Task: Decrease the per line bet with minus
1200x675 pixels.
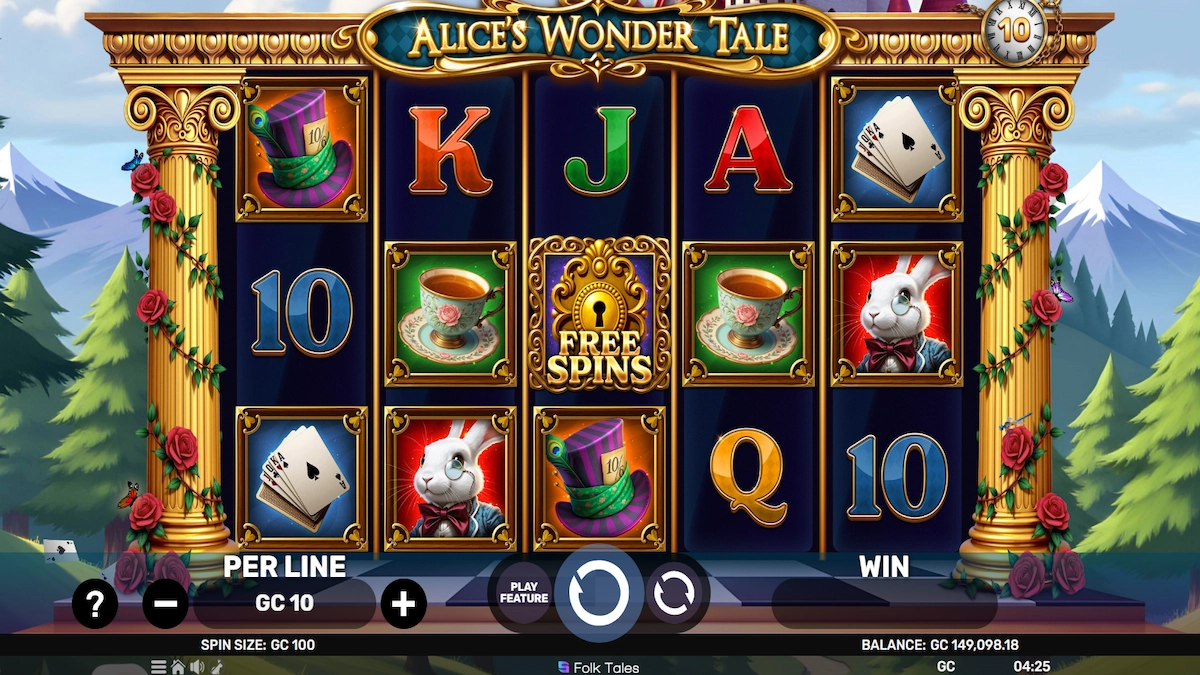Action: 166,604
